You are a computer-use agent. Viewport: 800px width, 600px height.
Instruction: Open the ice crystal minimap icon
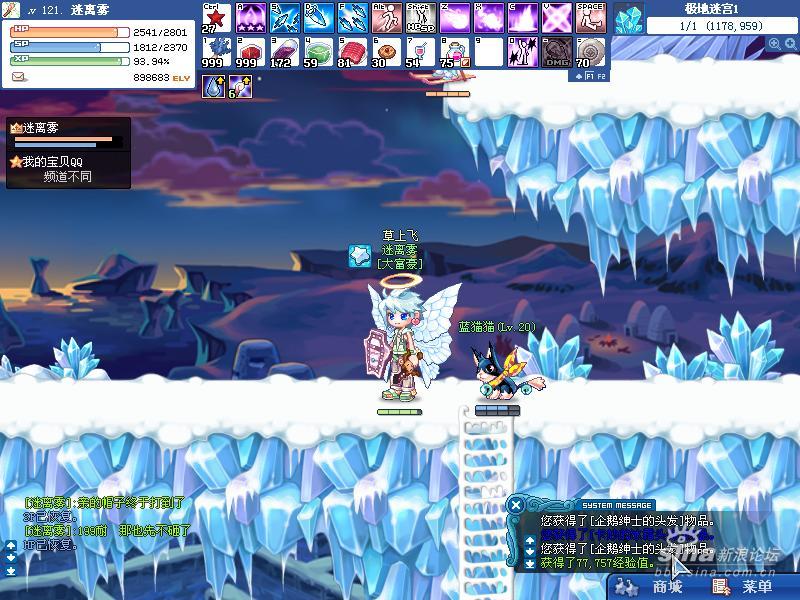[629, 18]
